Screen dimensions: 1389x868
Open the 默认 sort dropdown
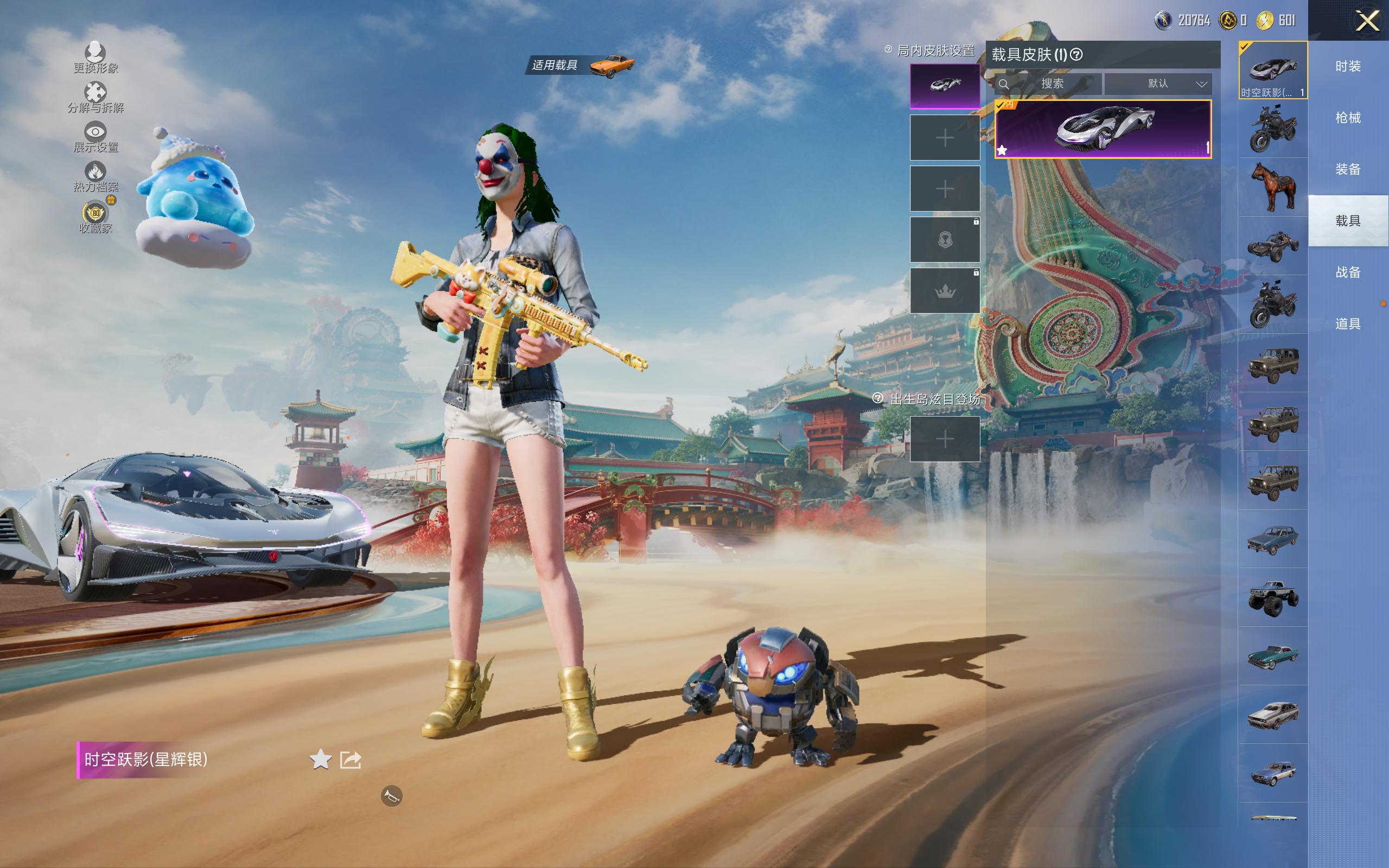point(1158,84)
